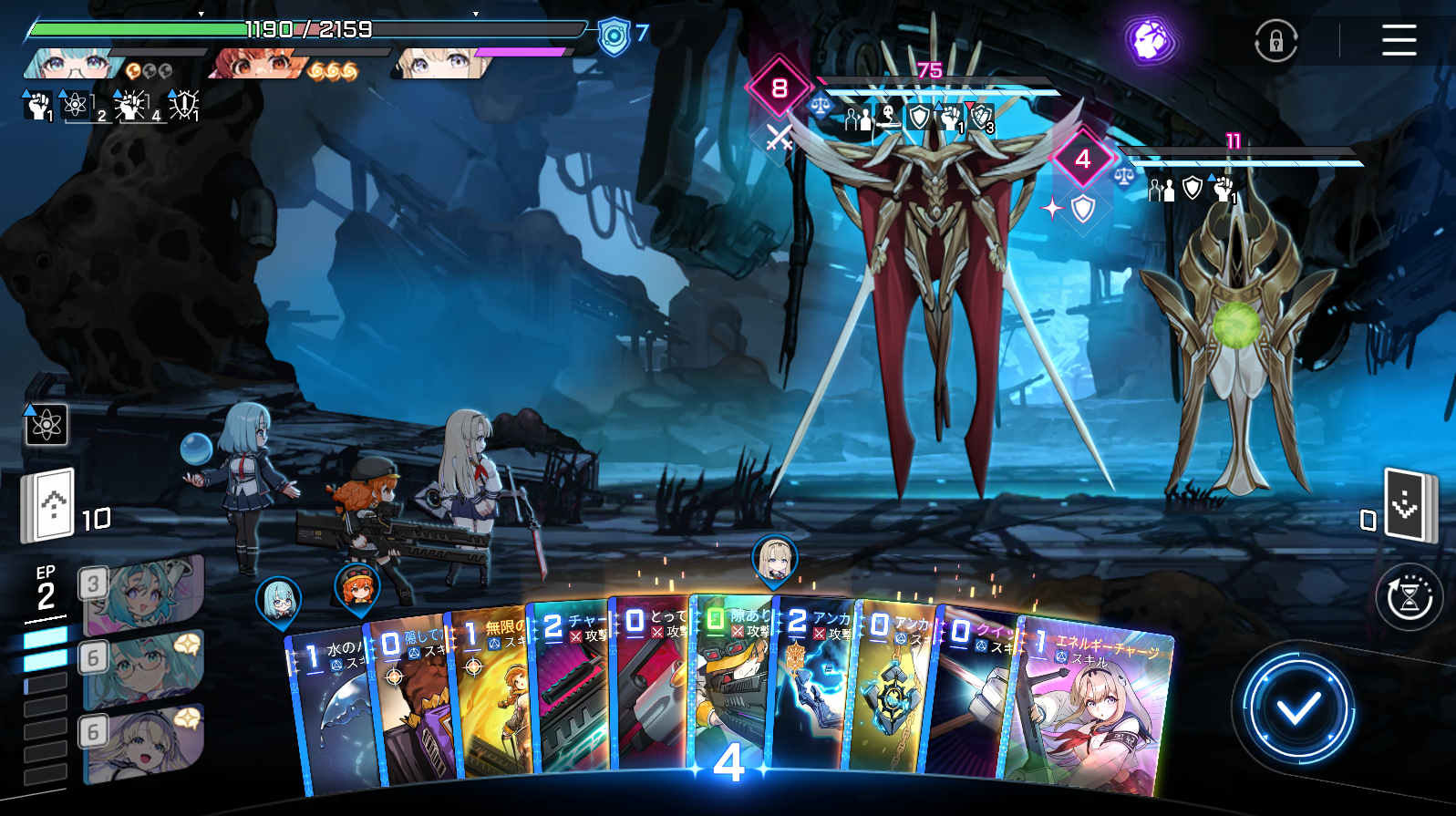Confirm end turn with the checkmark button
This screenshot has width=1456, height=816.
click(x=1297, y=708)
